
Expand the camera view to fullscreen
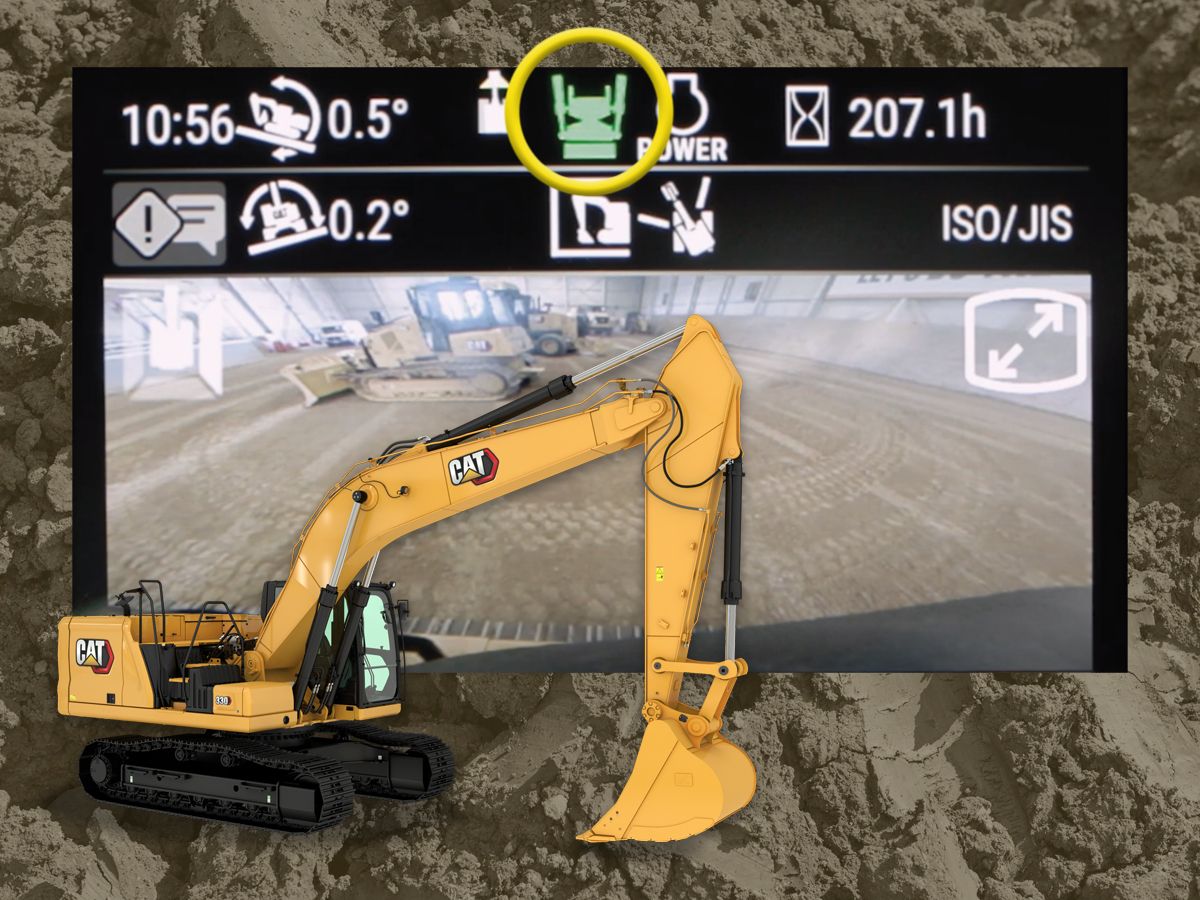point(1027,339)
